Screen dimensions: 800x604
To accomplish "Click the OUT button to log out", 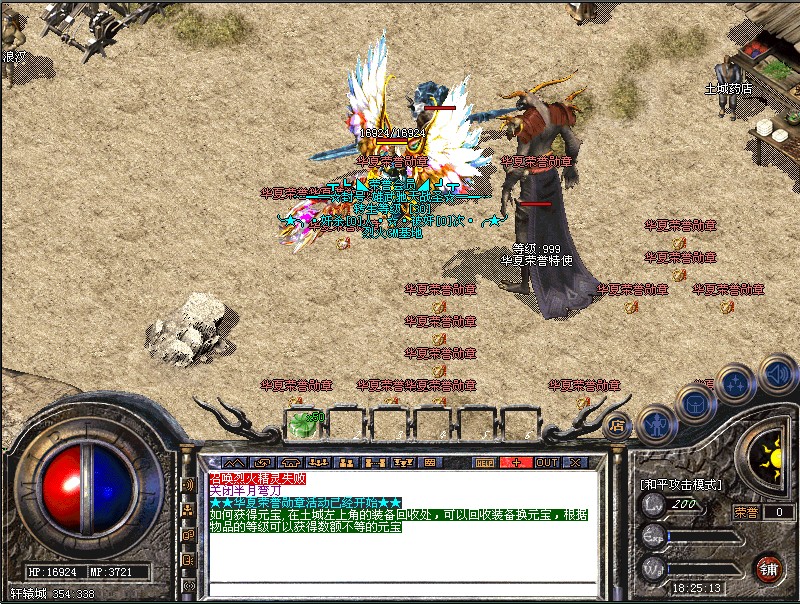I will pyautogui.click(x=547, y=463).
